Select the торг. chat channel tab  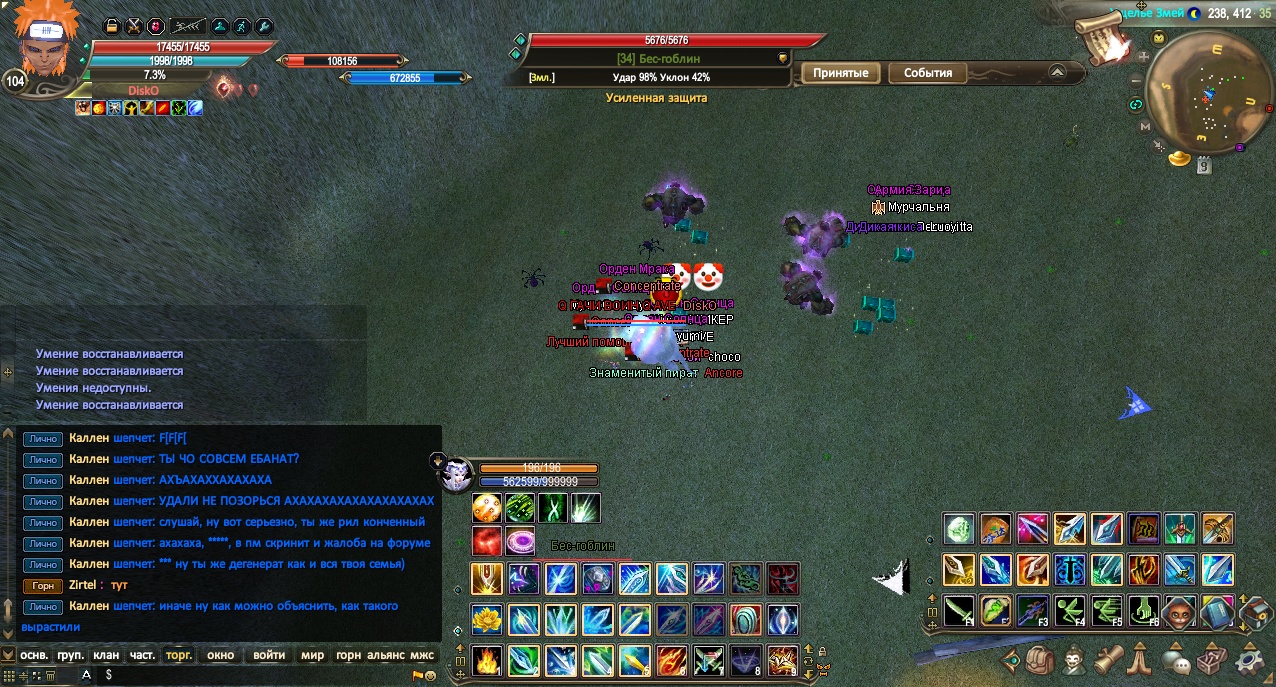(179, 655)
